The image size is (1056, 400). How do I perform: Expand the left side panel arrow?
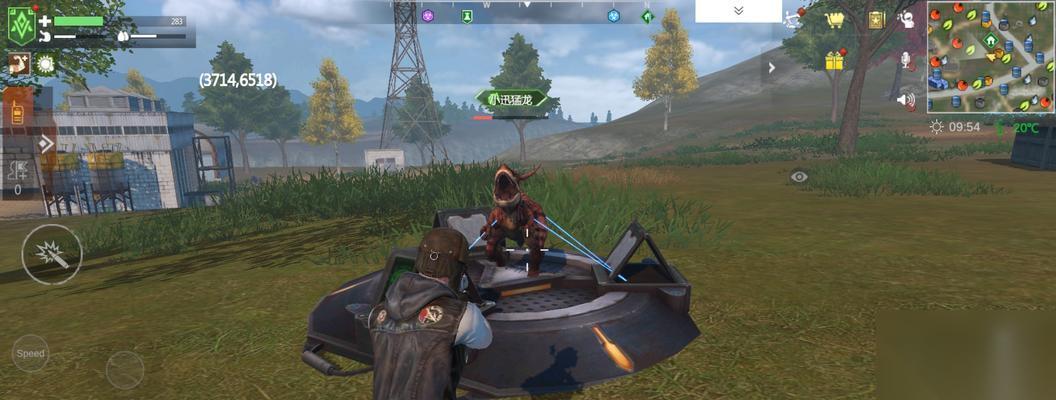click(46, 144)
